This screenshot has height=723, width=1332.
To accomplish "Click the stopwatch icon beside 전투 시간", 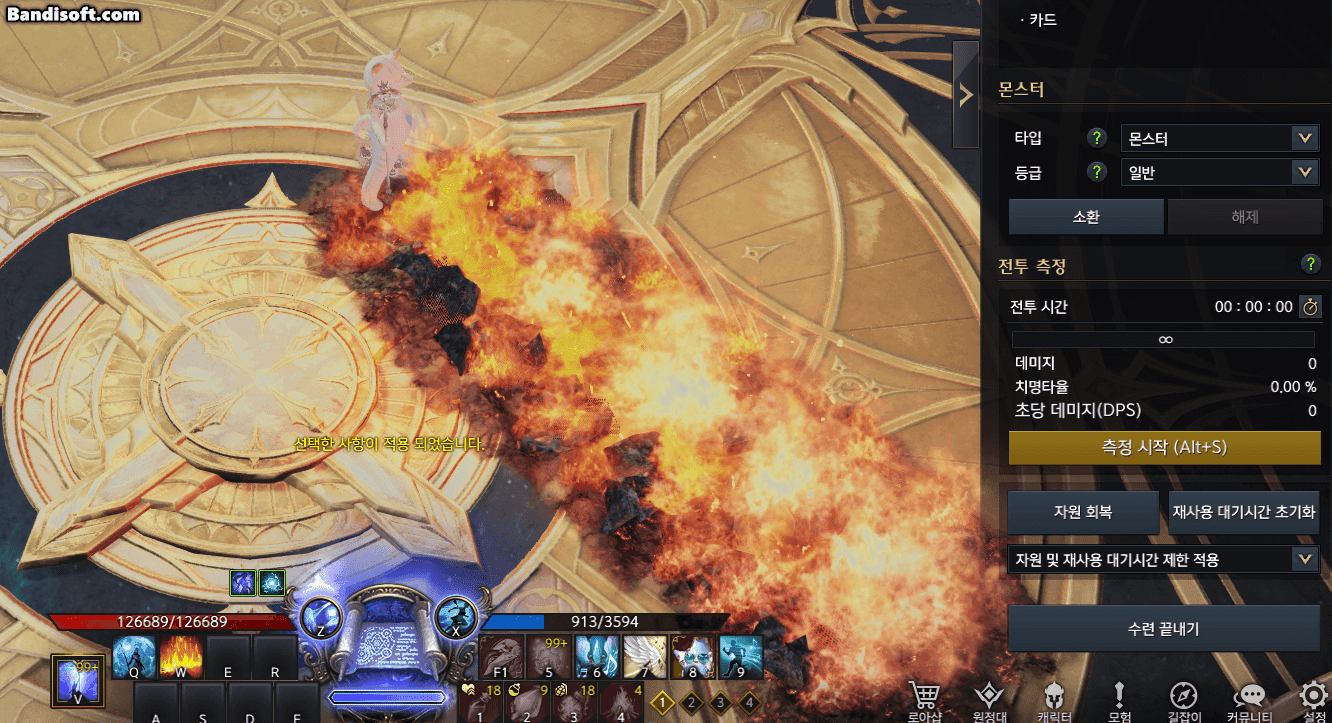I will point(1310,307).
